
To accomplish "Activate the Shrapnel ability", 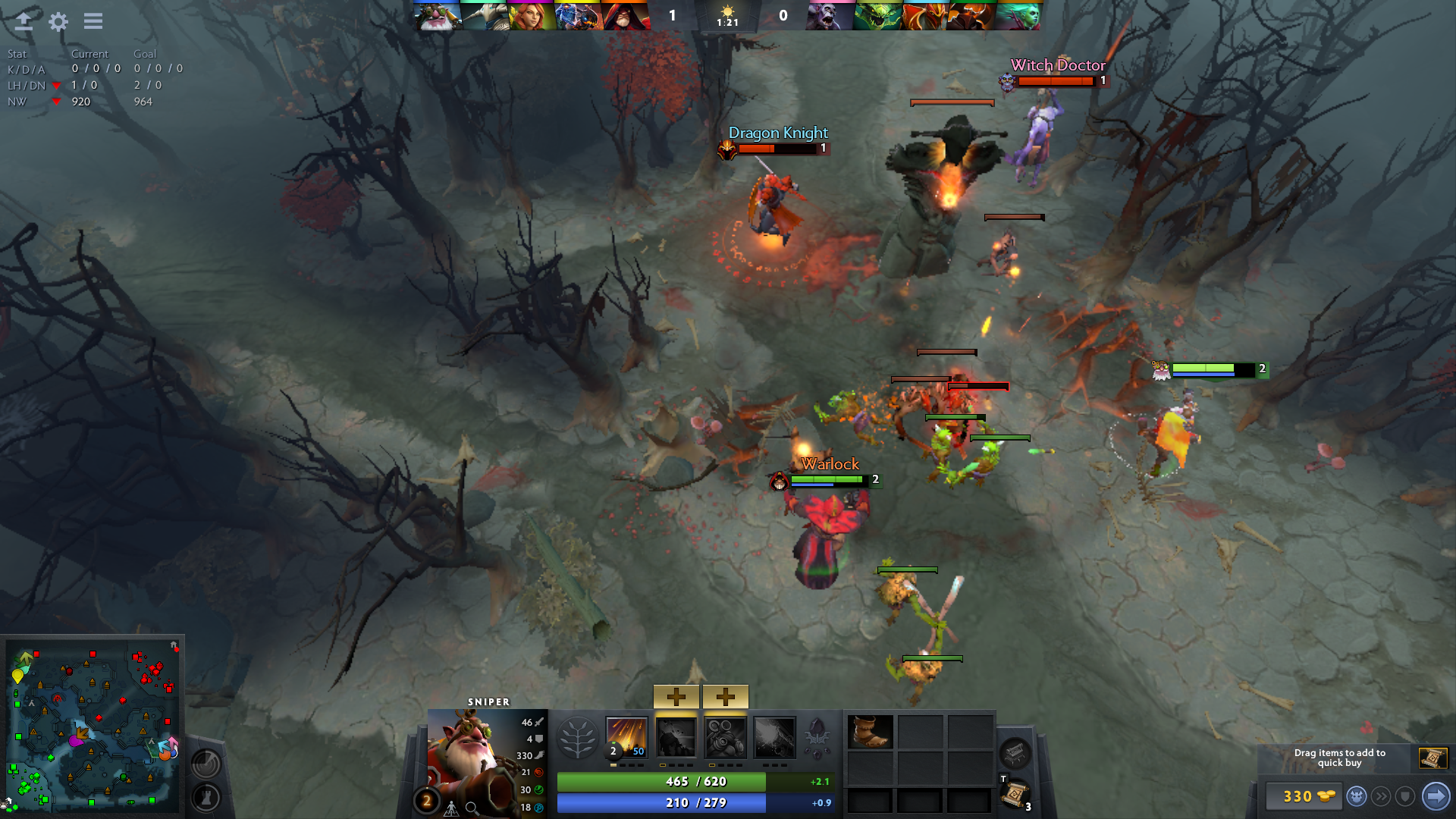I will [627, 737].
